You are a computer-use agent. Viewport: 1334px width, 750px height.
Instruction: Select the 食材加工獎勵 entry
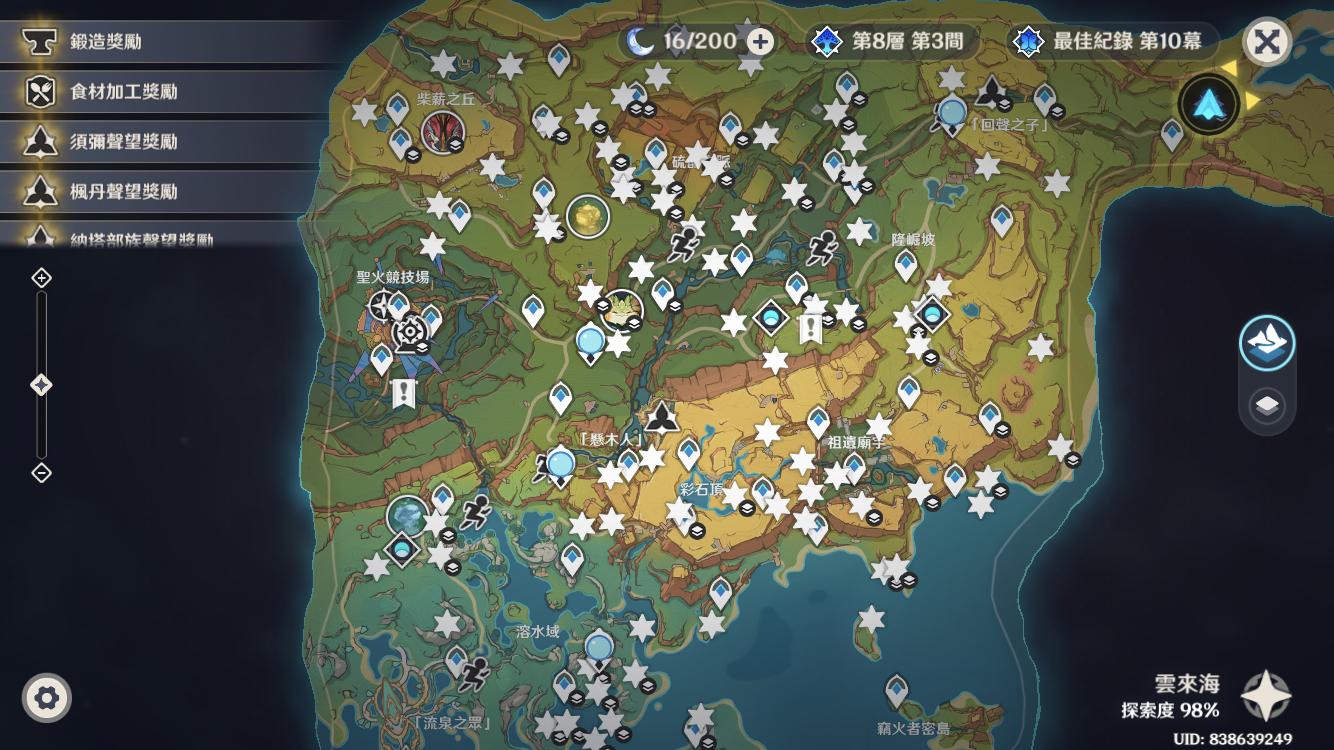[123, 92]
